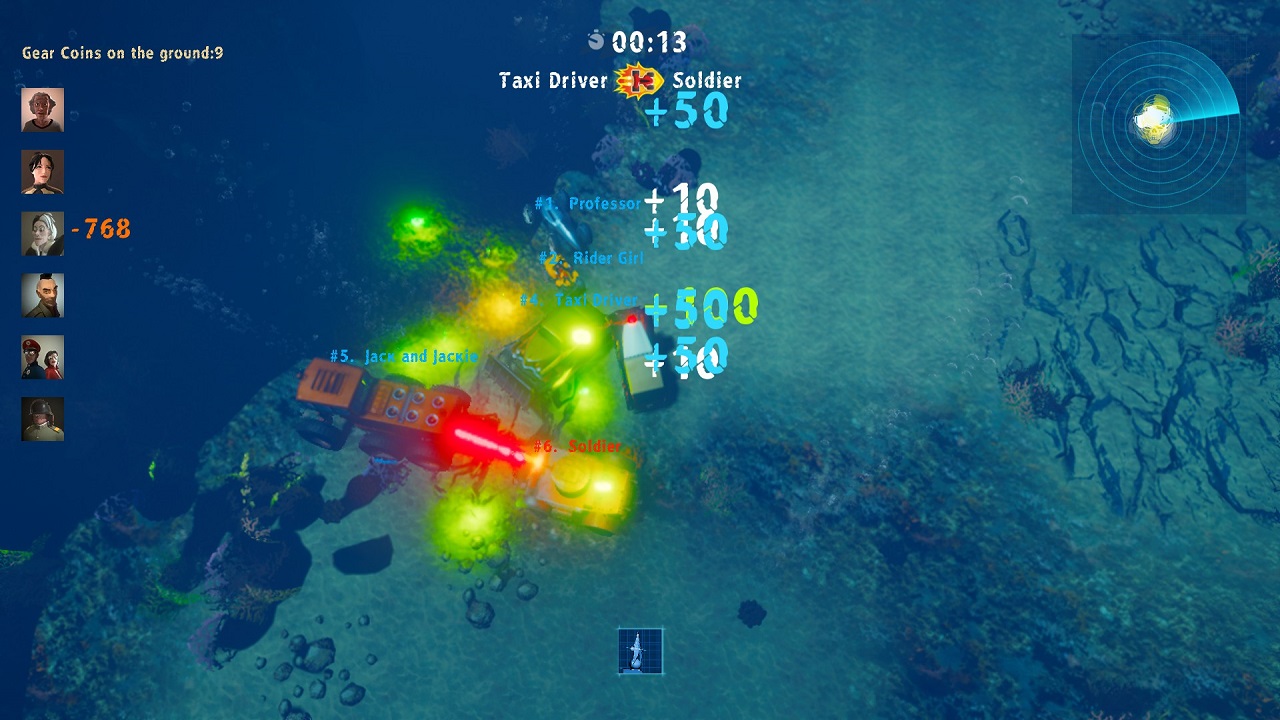Click the portrait showing -768 score

click(x=41, y=234)
